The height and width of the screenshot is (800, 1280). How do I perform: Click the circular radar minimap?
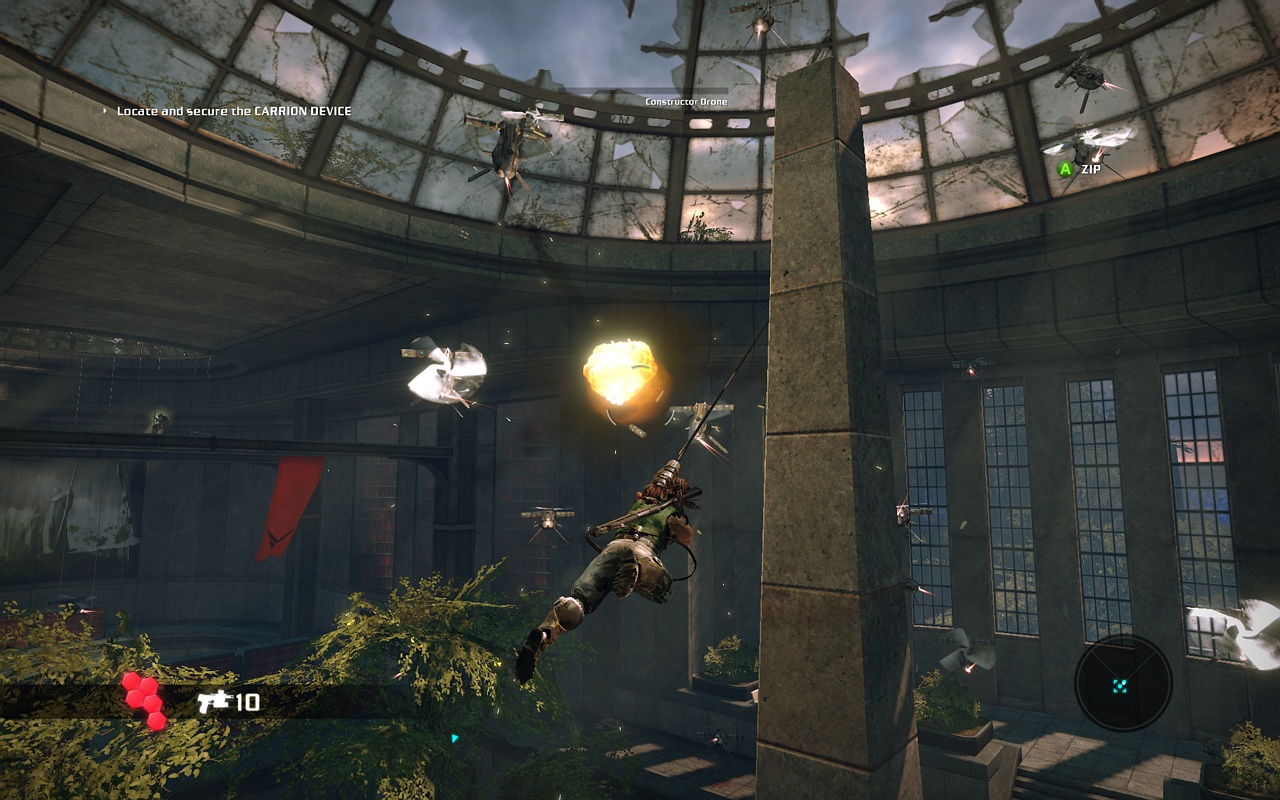point(1122,684)
